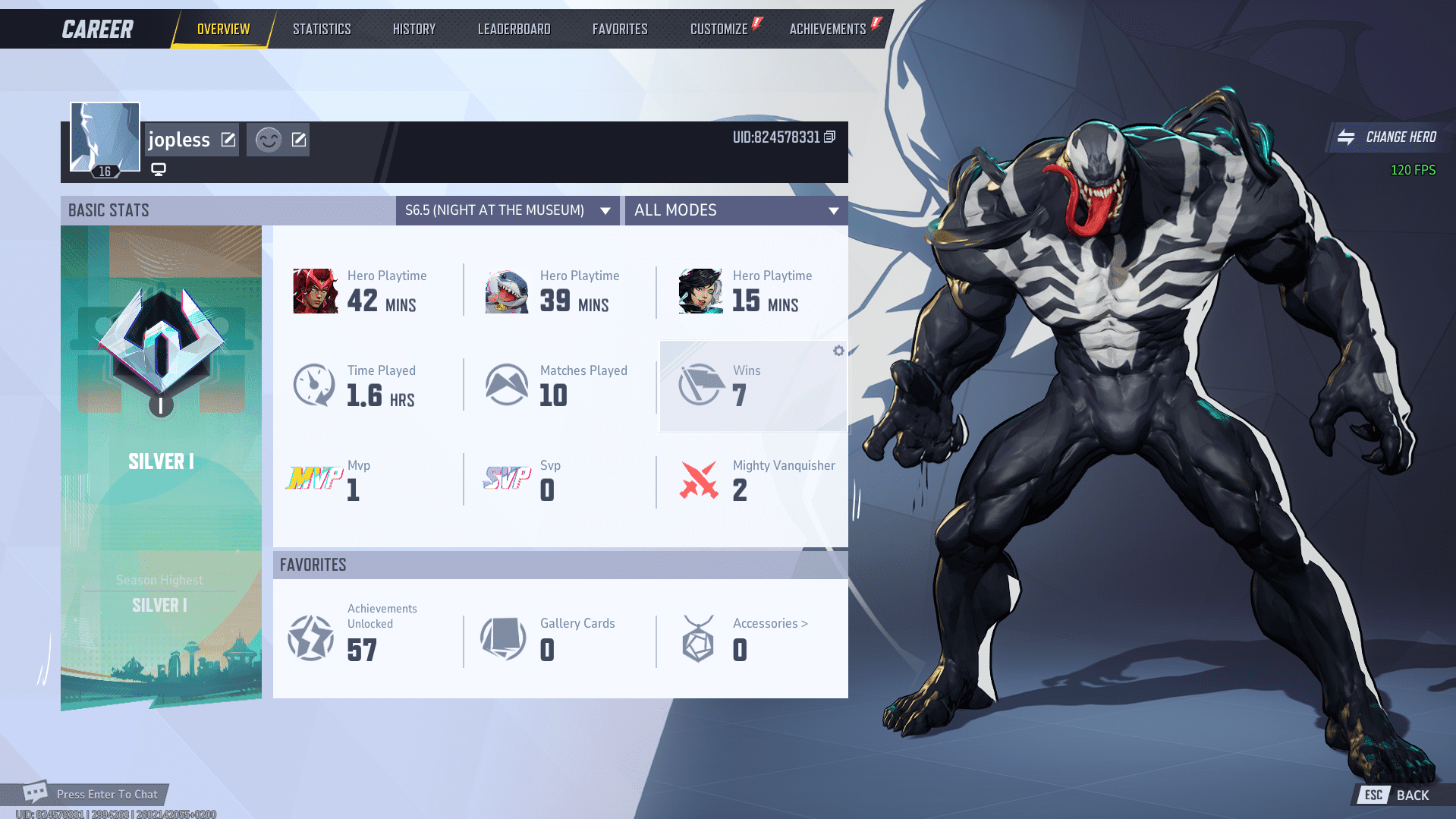Click the level 16 player avatar
The height and width of the screenshot is (819, 1456).
pos(104,137)
